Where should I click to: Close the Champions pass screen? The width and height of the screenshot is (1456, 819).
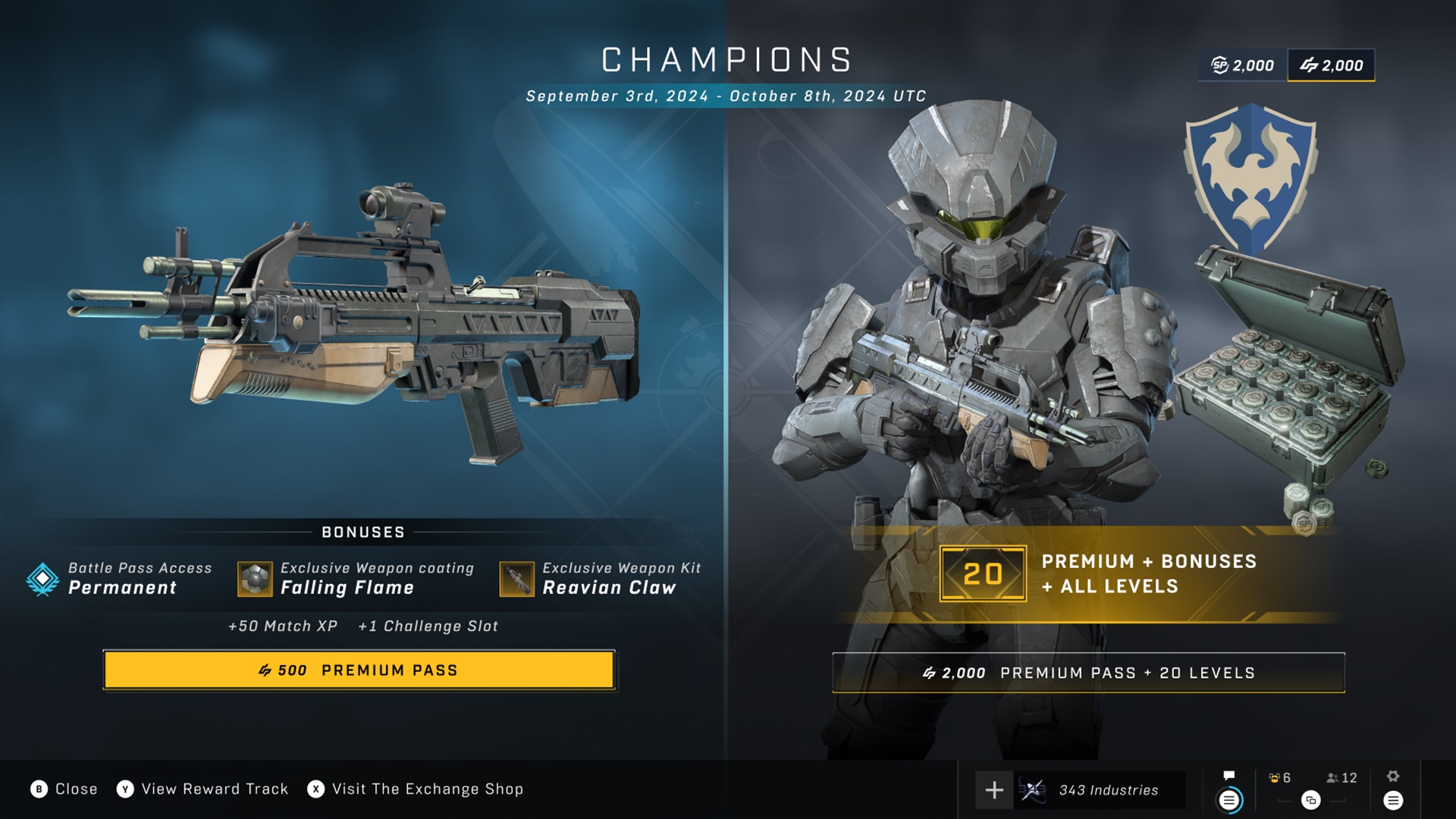(64, 789)
